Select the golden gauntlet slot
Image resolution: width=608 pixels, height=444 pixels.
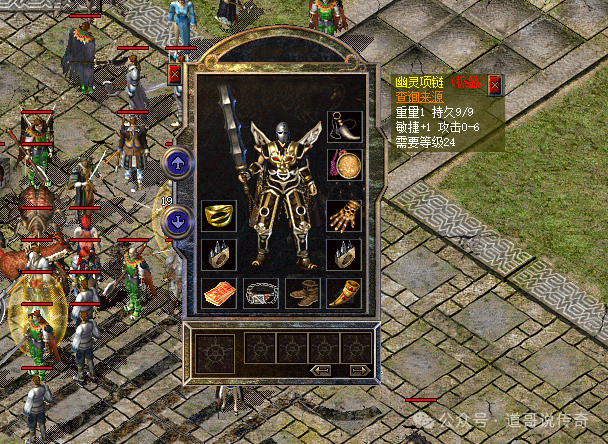[x=345, y=215]
